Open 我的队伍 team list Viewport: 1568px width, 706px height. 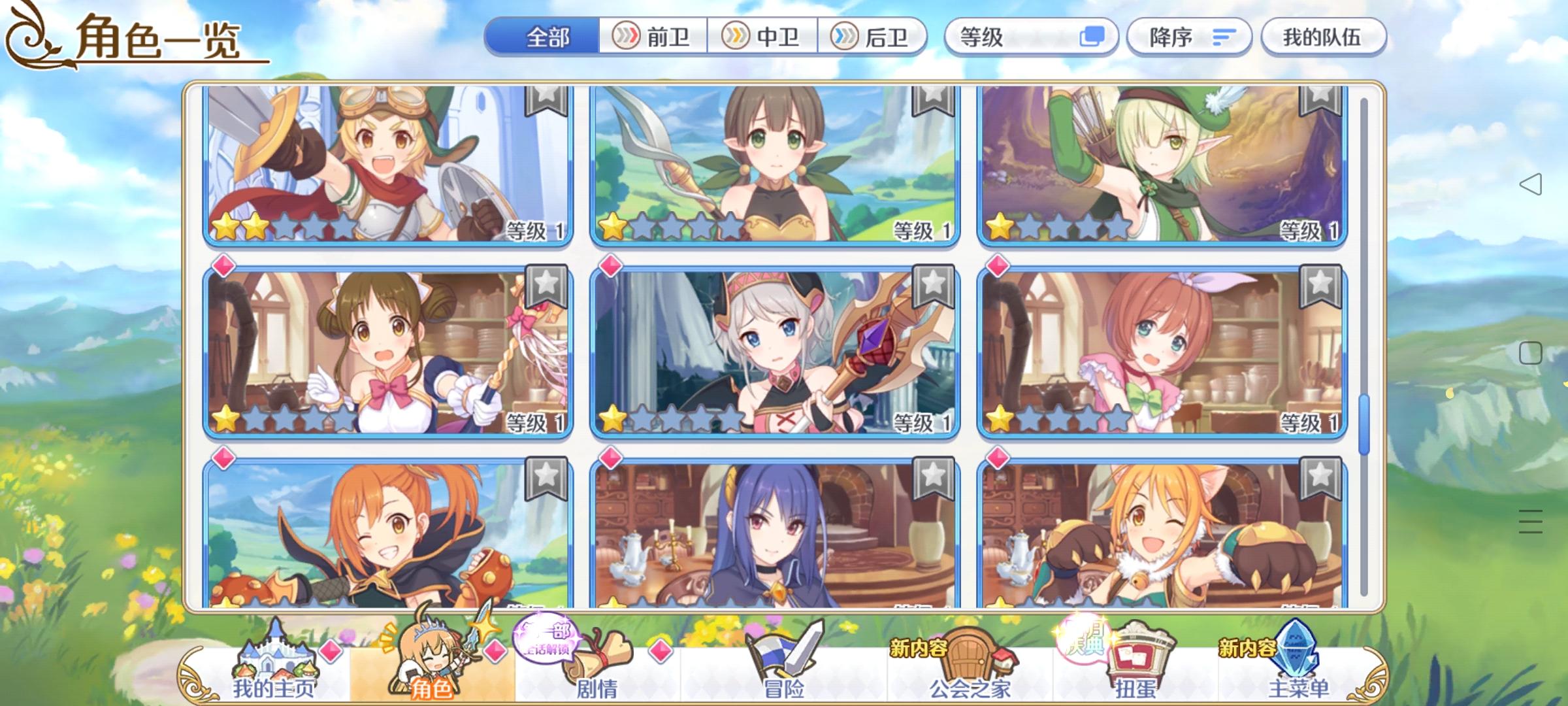pos(1322,37)
